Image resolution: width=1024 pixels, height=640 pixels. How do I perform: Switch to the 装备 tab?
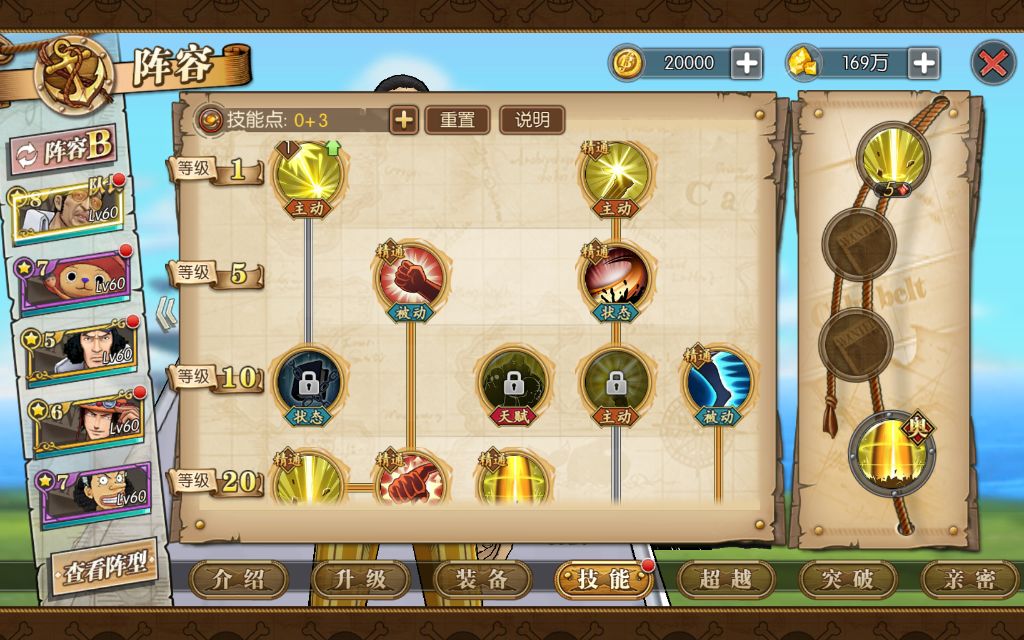[x=482, y=578]
